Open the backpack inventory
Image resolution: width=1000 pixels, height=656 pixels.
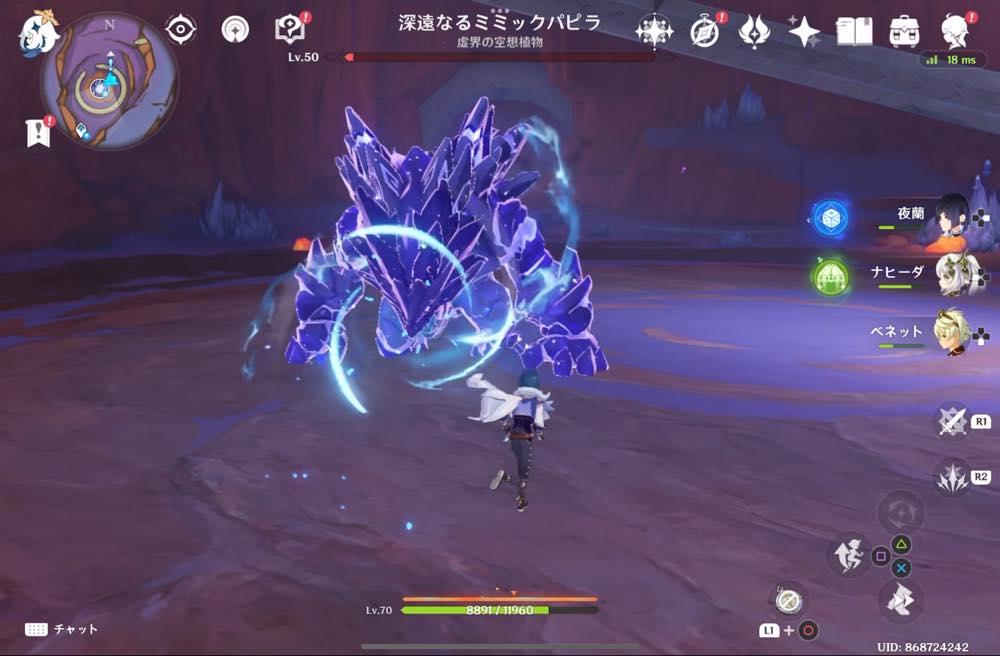pos(904,31)
